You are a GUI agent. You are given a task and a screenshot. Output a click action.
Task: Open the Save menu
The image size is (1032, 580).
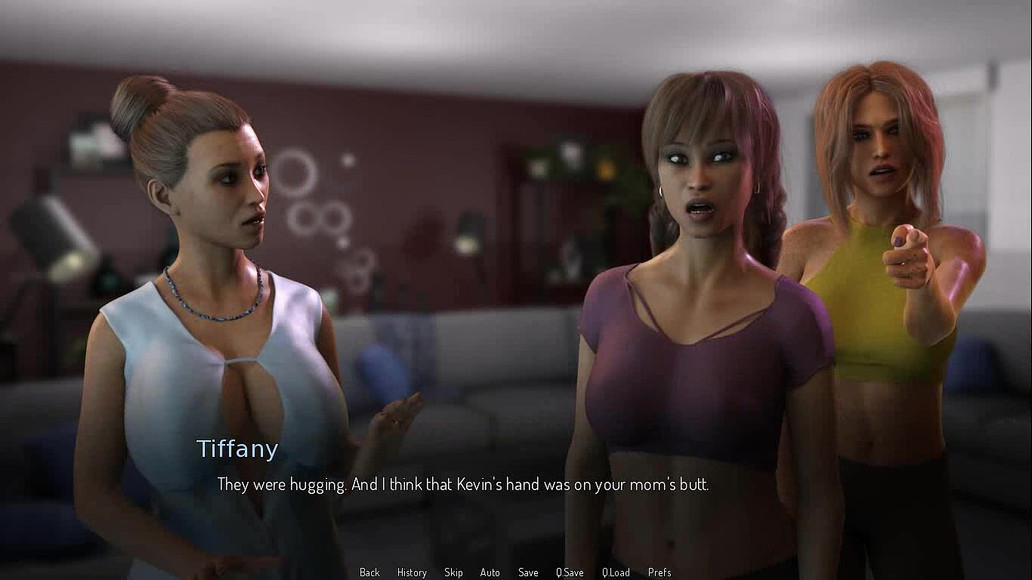pos(528,572)
